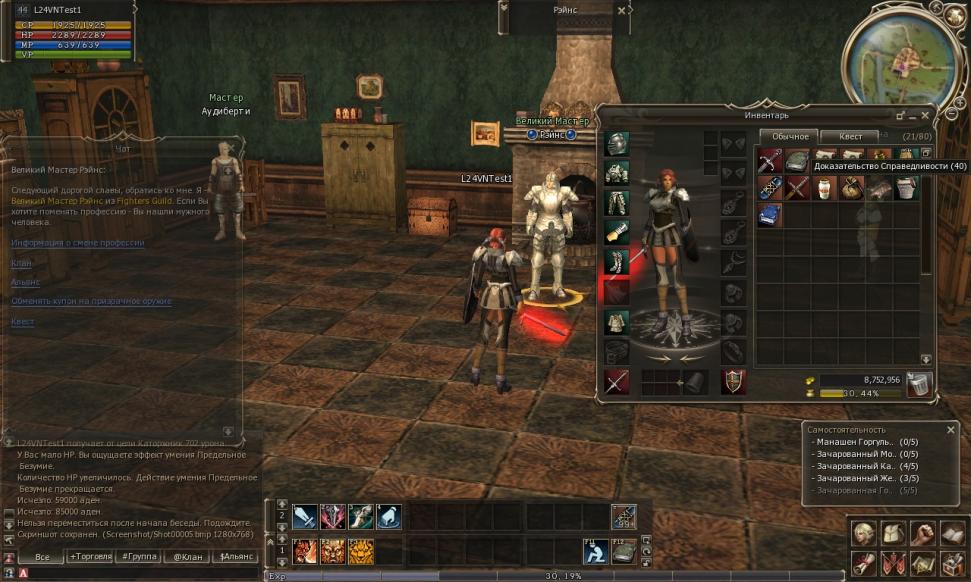Open the Информация о смене профессии dialogue link
Screen dimensions: 971x582
click(78, 243)
